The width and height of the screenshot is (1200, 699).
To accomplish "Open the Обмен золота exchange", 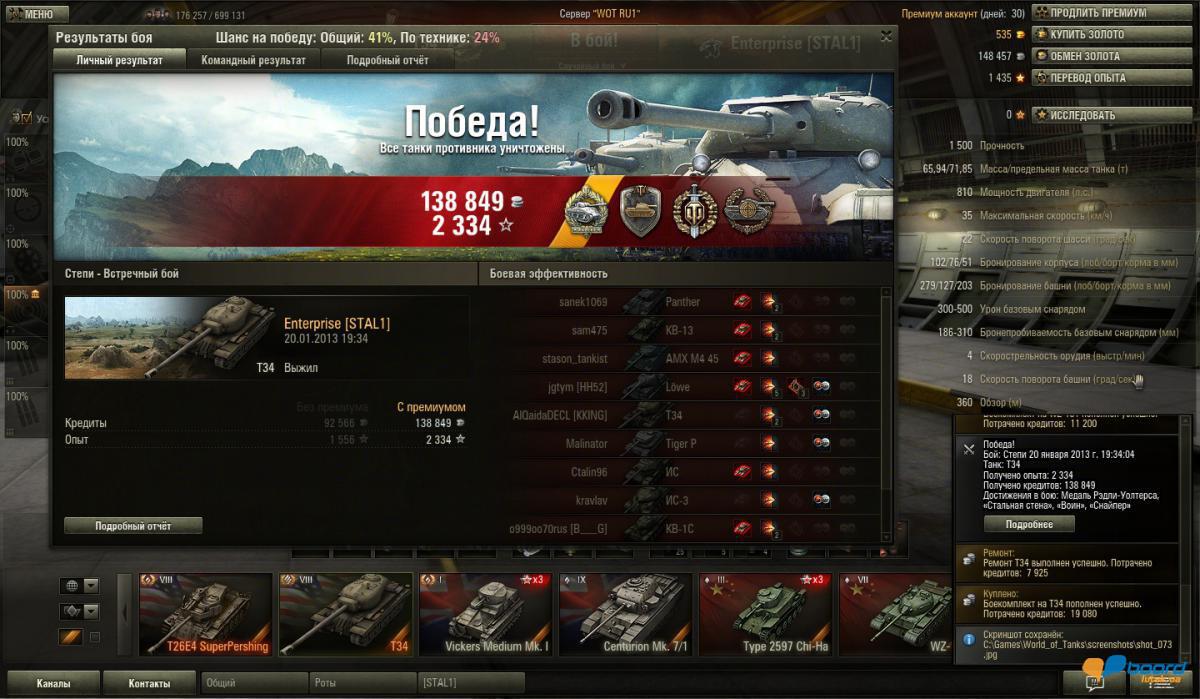I will 1084,56.
